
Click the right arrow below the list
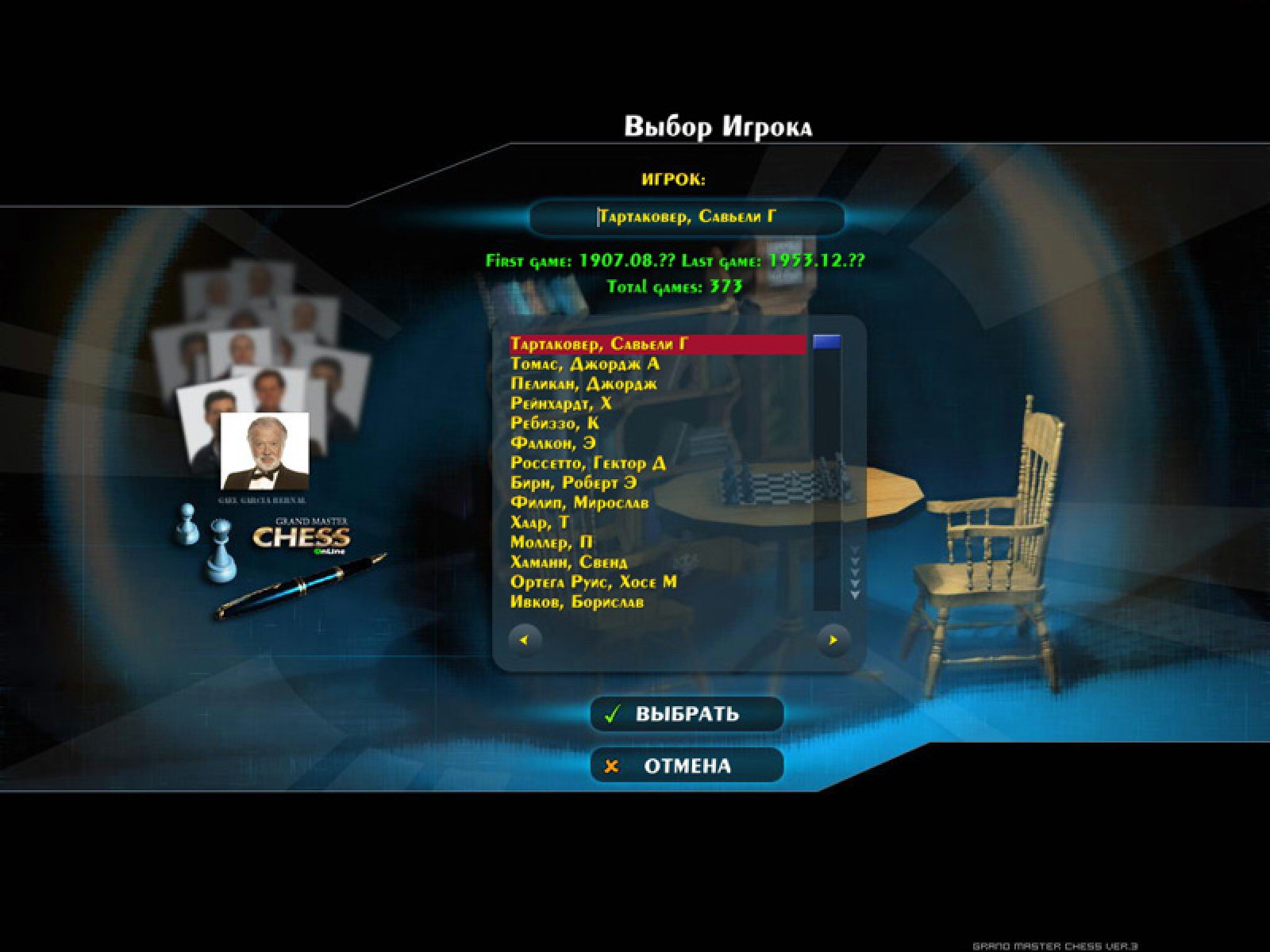pyautogui.click(x=833, y=639)
